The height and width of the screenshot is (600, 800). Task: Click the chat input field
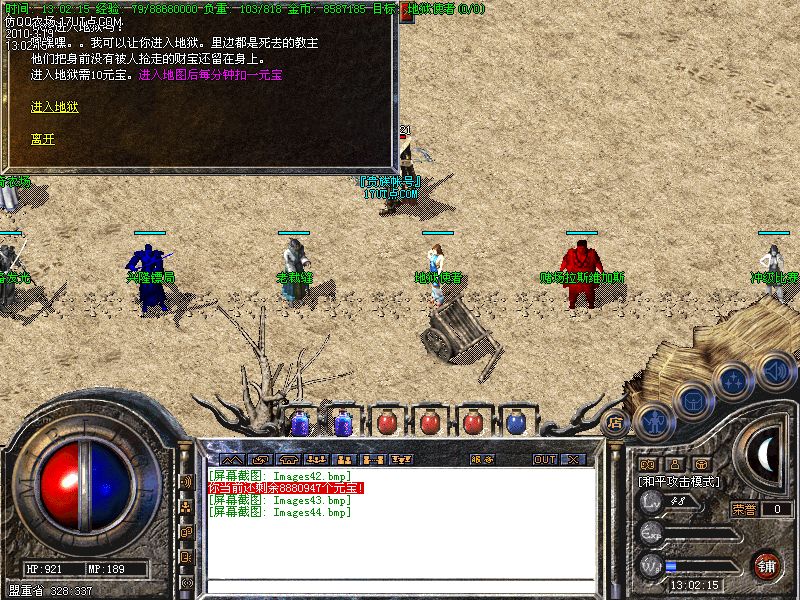(x=400, y=586)
